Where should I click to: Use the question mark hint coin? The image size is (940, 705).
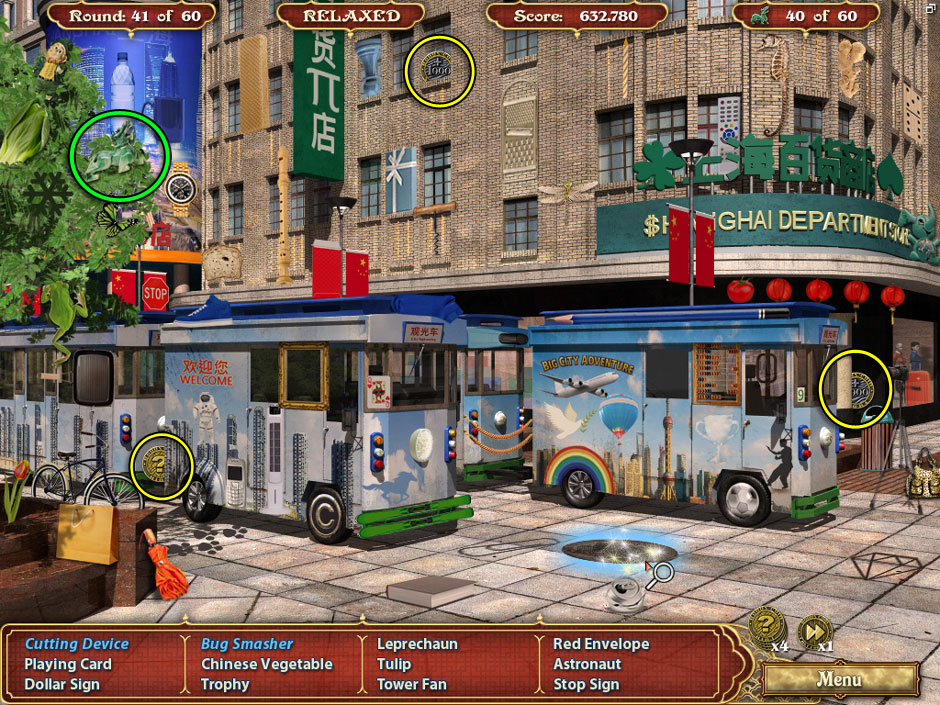coord(766,626)
